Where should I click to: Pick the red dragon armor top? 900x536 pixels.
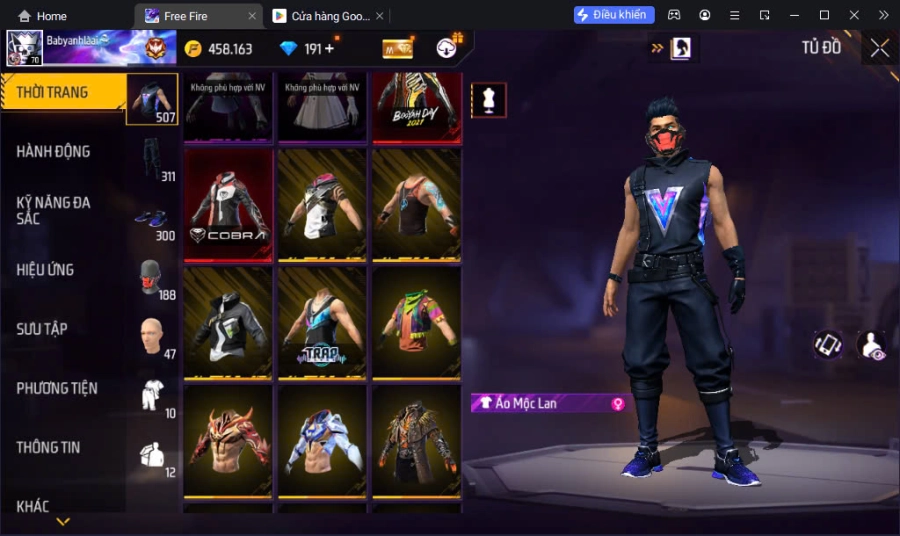point(228,440)
